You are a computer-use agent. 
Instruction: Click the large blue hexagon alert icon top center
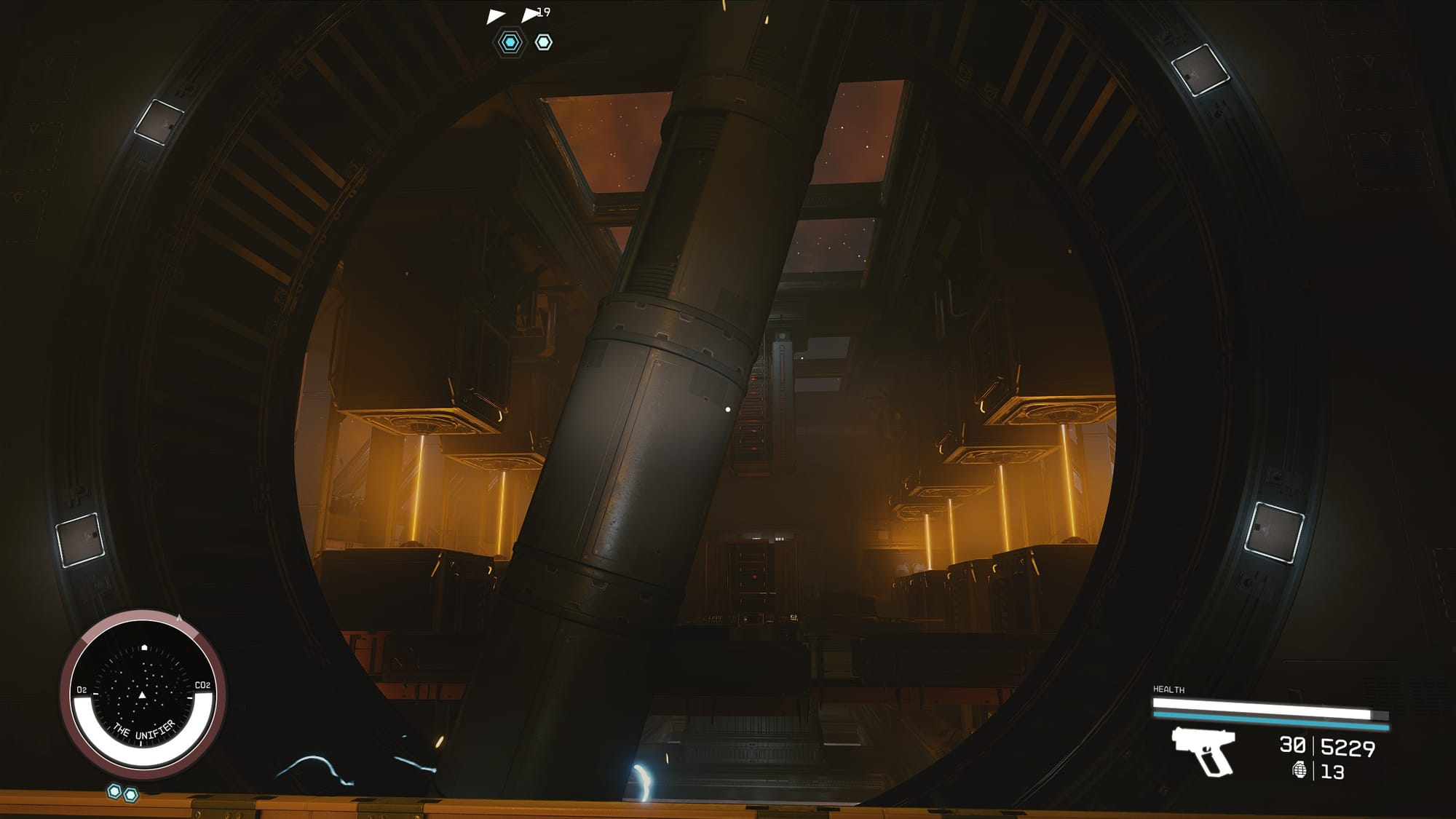tap(509, 42)
